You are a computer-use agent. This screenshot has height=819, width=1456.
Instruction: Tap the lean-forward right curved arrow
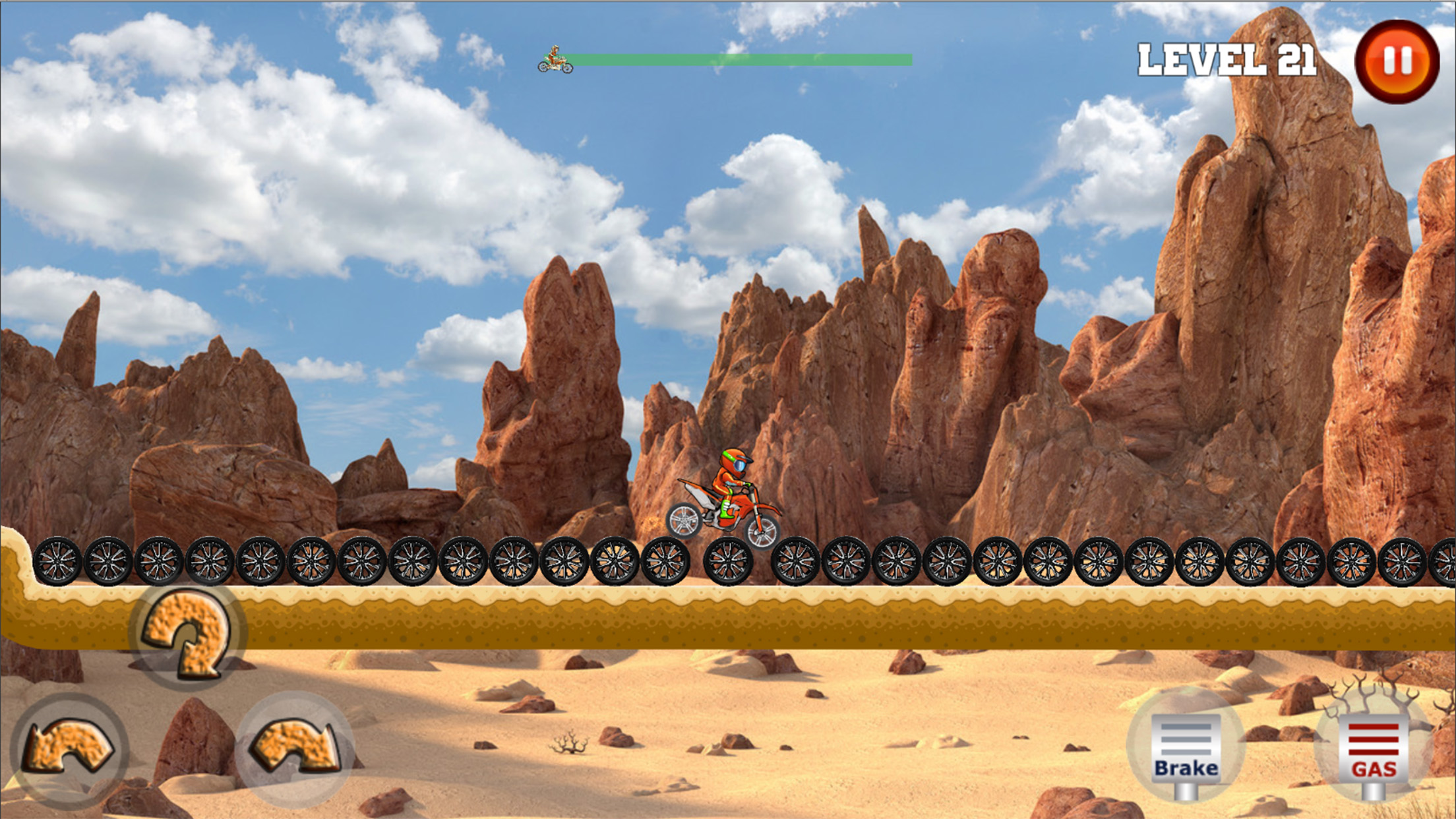click(x=294, y=748)
